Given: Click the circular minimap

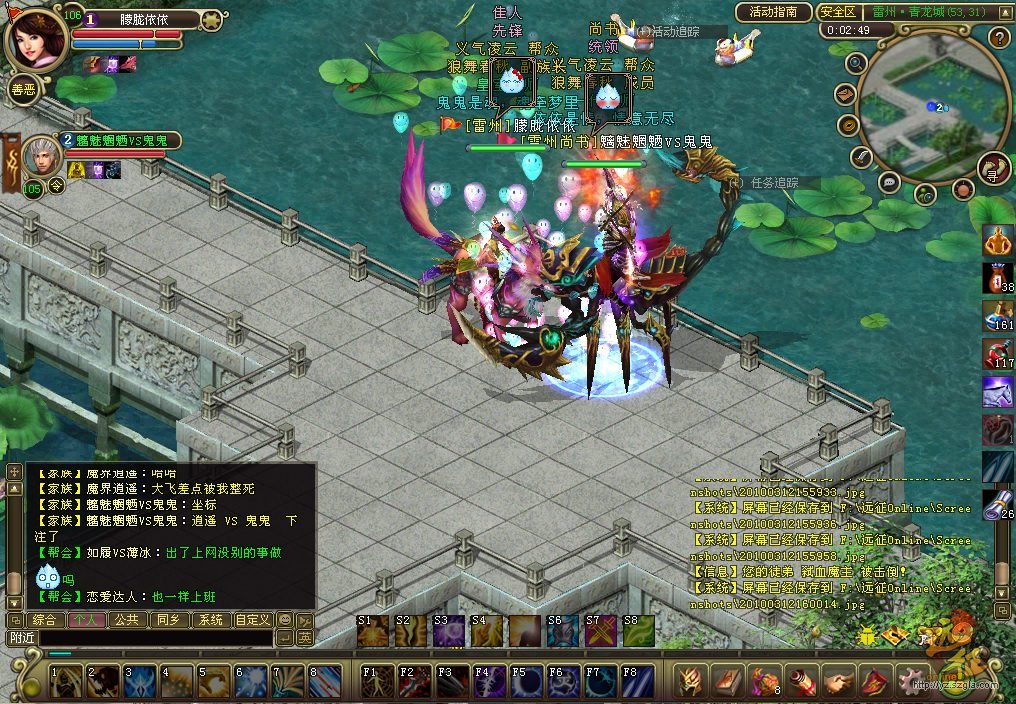Looking at the screenshot, I should (x=929, y=105).
